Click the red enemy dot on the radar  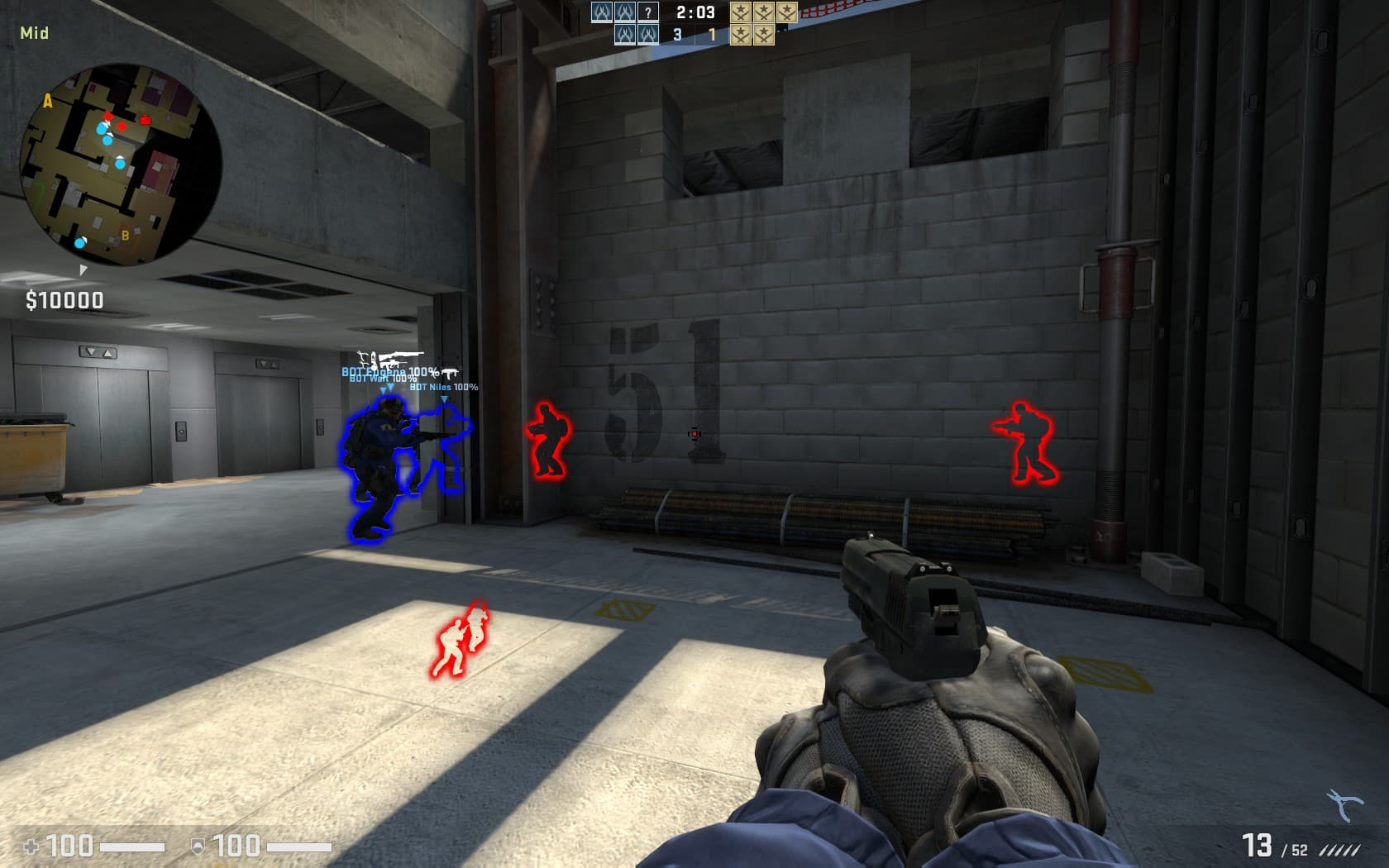click(110, 117)
